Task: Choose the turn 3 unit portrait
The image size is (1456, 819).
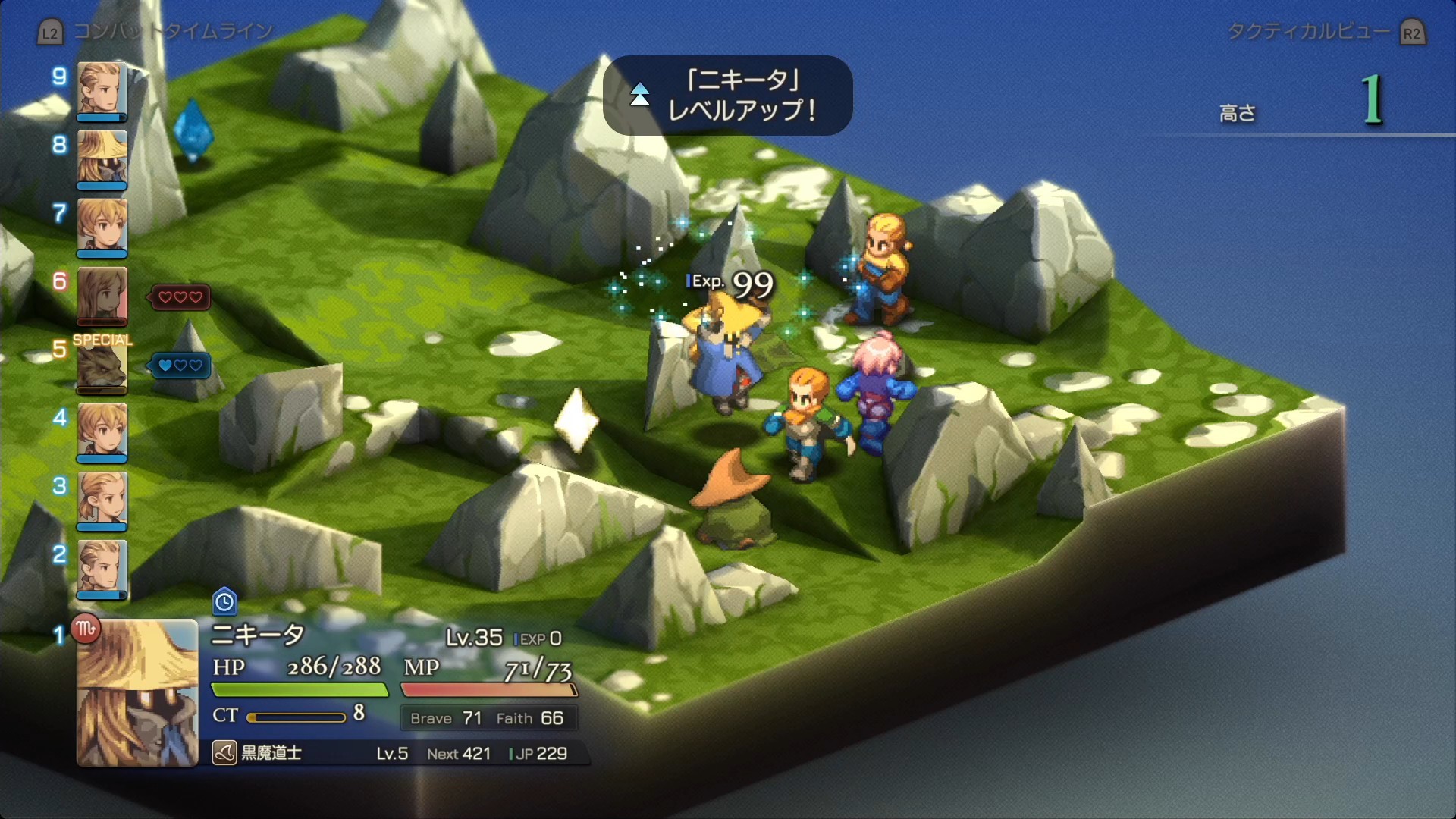Action: pyautogui.click(x=102, y=499)
